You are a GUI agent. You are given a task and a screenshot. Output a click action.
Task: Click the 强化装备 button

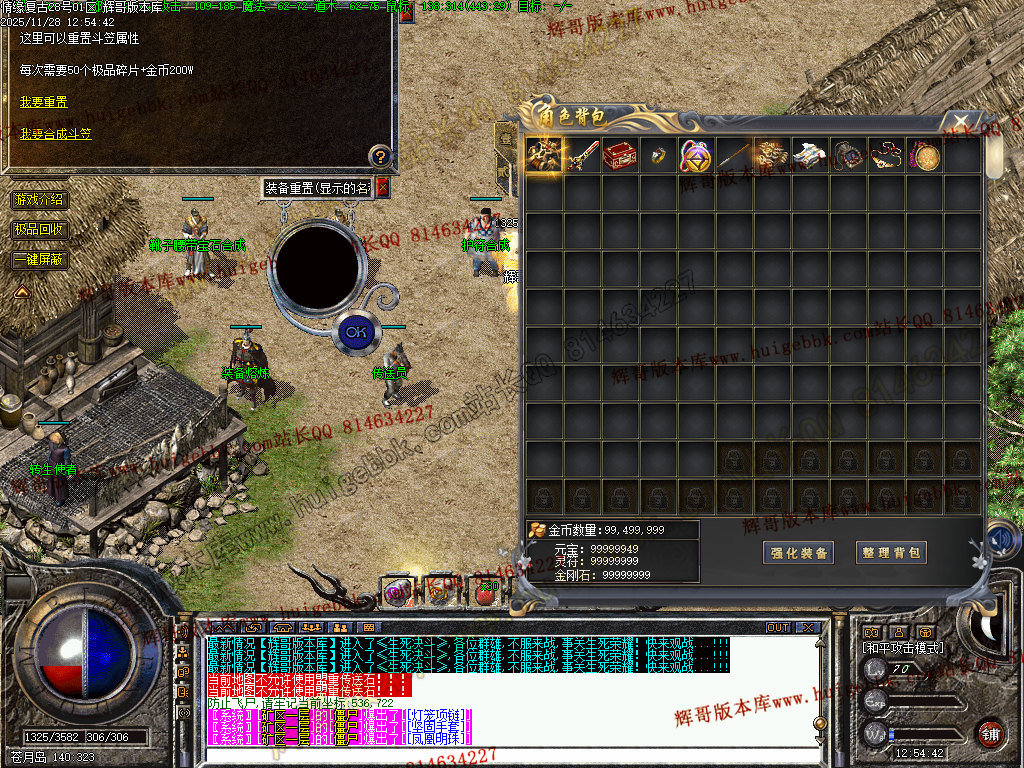tap(798, 553)
